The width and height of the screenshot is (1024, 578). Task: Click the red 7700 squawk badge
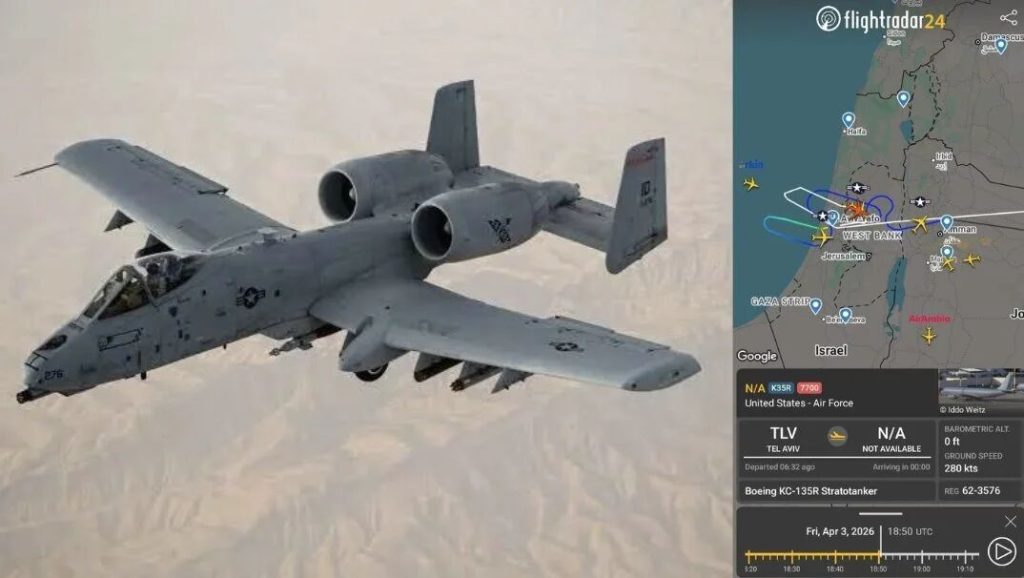click(809, 388)
